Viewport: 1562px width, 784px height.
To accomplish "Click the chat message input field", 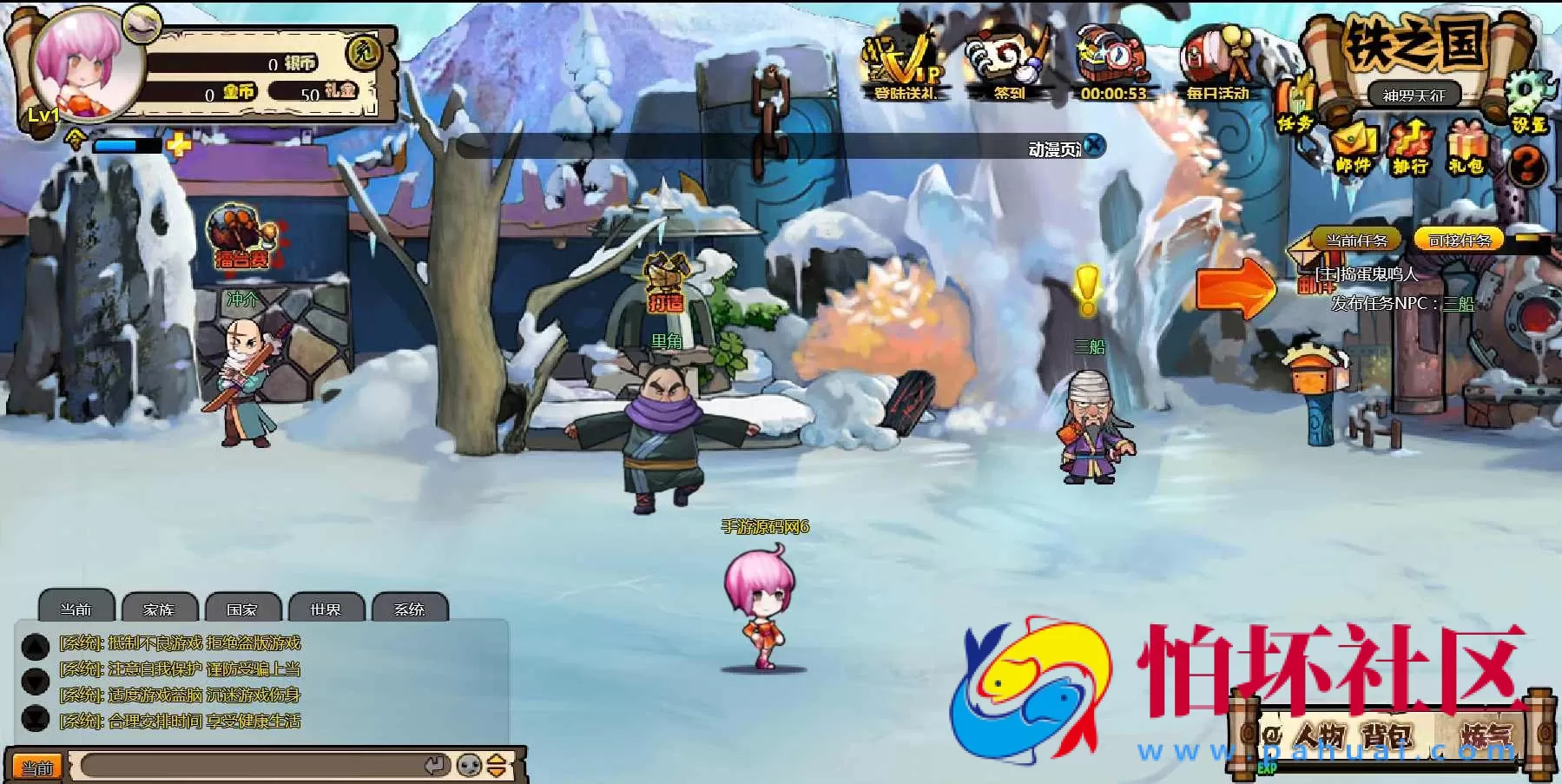I will [252, 767].
